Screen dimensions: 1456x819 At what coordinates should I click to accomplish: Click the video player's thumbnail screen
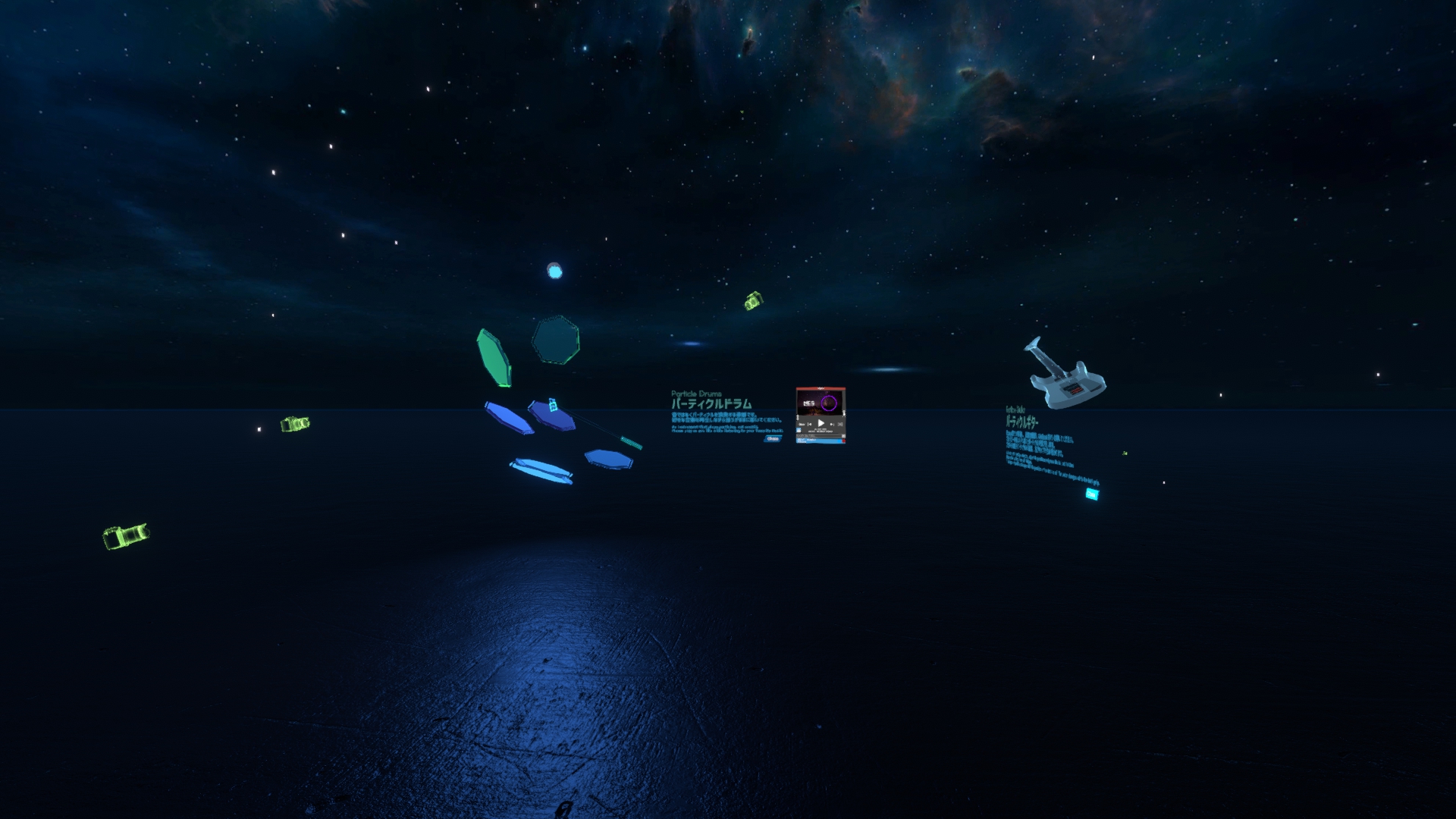pos(820,403)
